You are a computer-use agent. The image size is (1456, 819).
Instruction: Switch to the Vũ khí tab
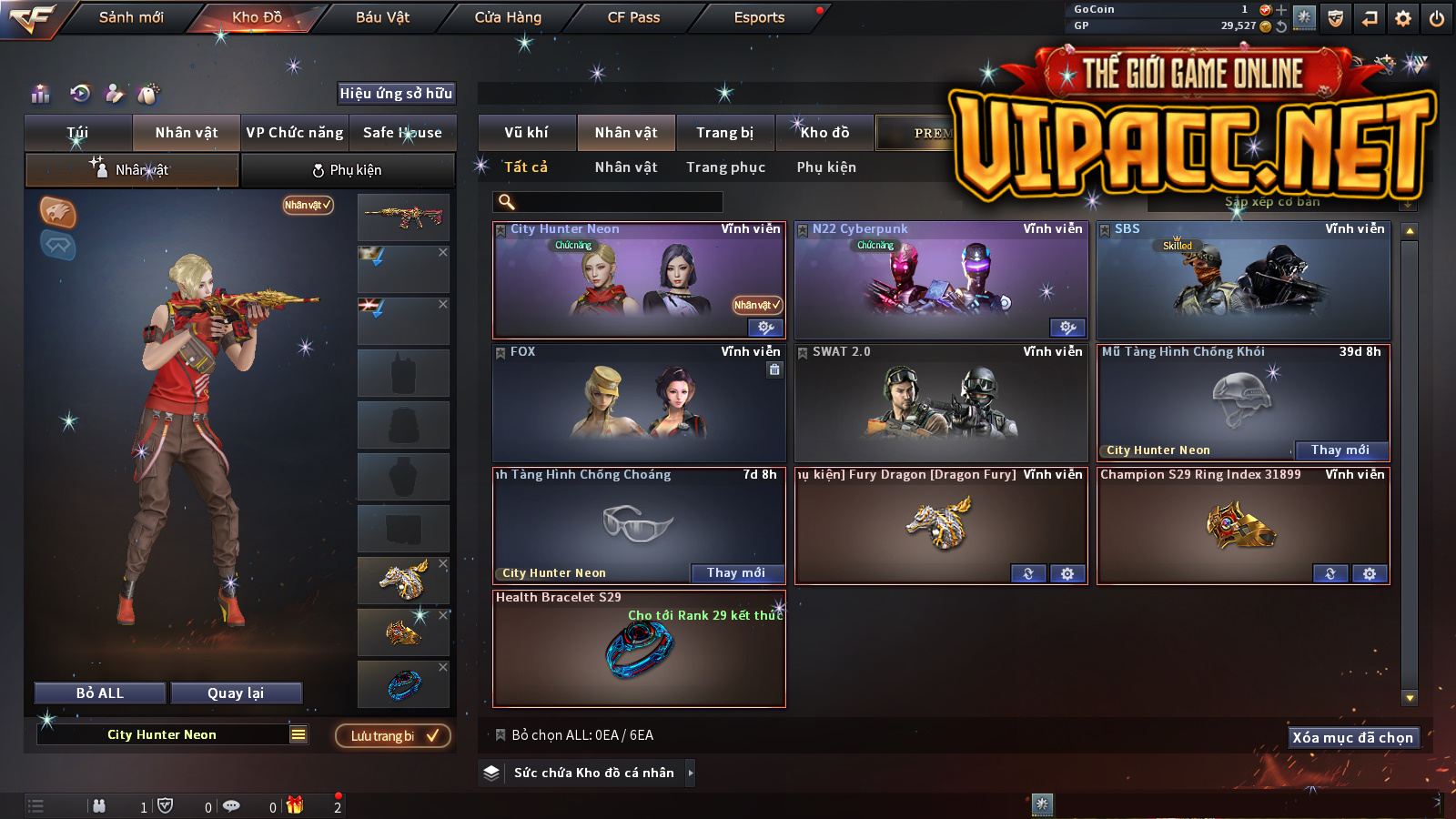tap(527, 133)
